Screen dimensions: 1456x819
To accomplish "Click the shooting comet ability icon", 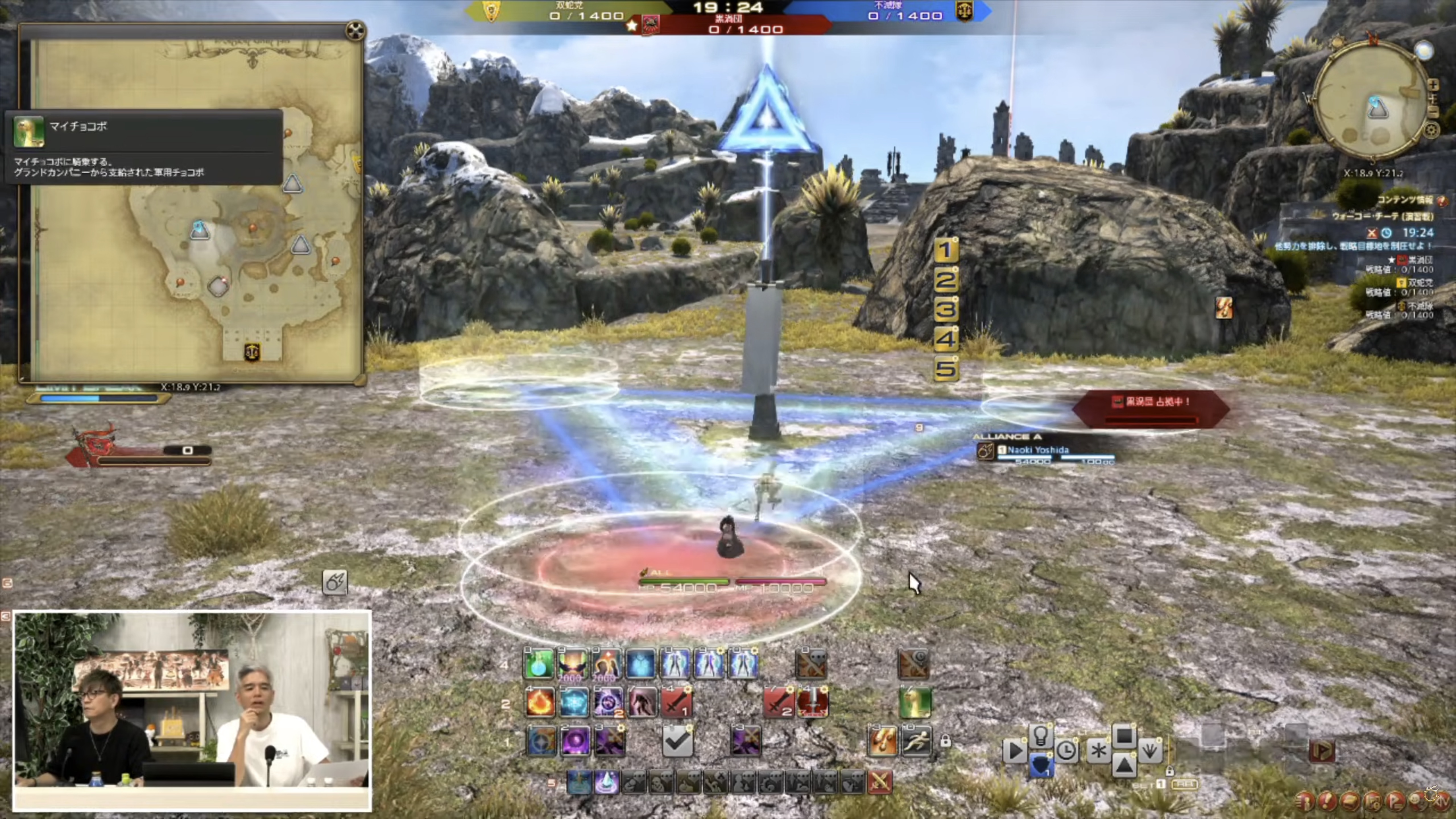I will coord(335,582).
